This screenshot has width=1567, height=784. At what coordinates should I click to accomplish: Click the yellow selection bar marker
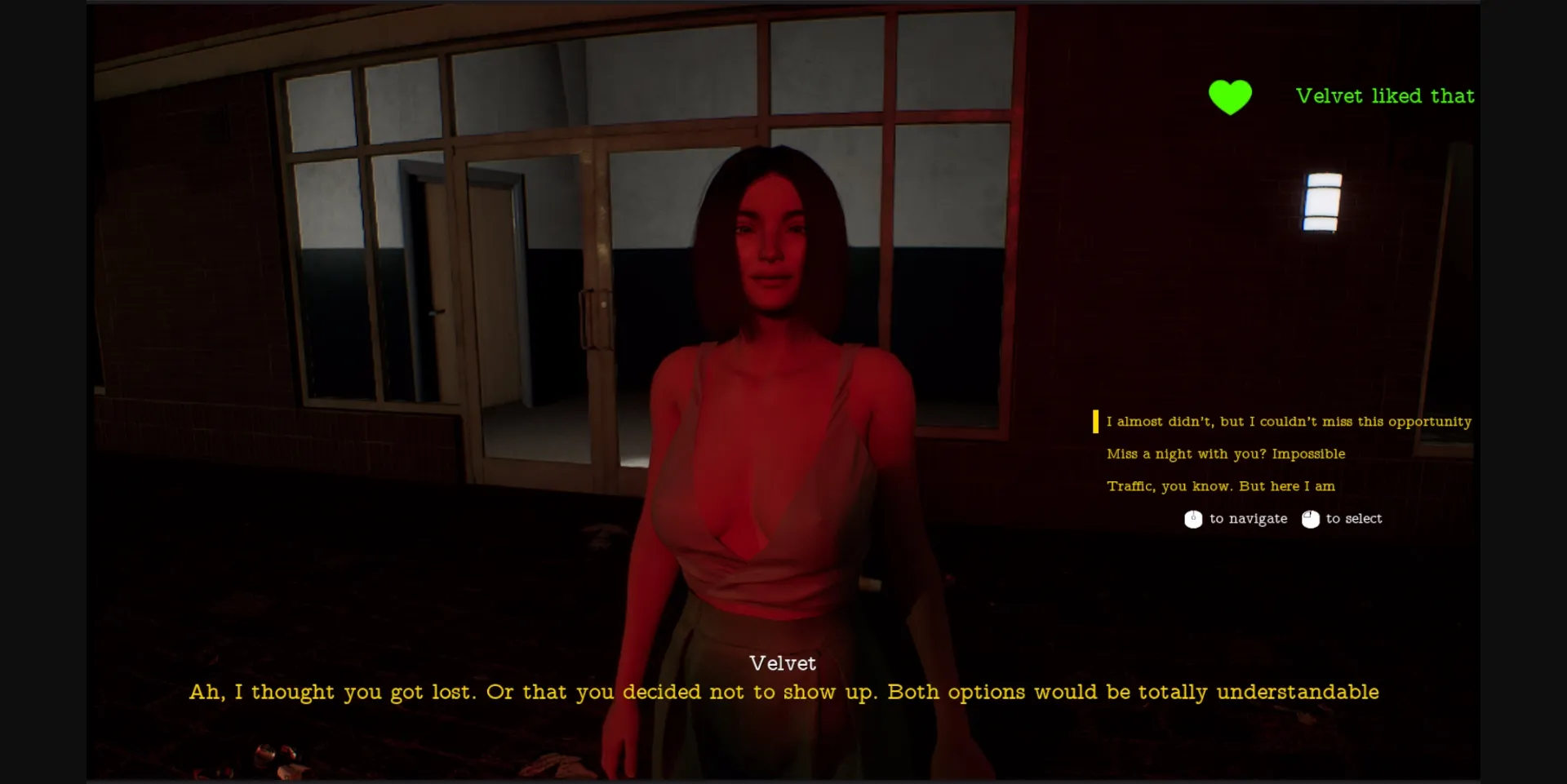[1095, 422]
